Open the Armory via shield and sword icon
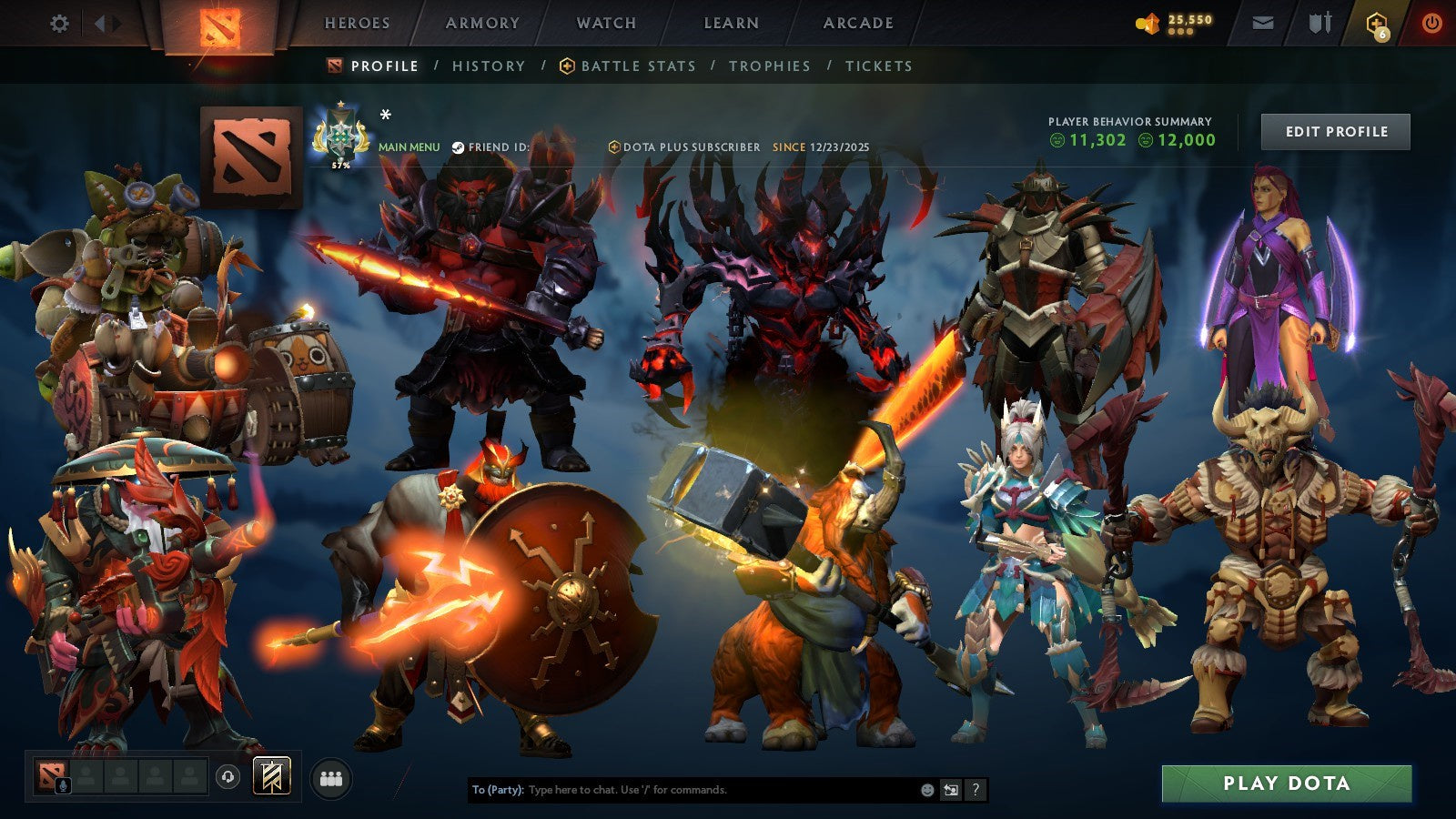Viewport: 1456px width, 819px height. click(x=1321, y=22)
